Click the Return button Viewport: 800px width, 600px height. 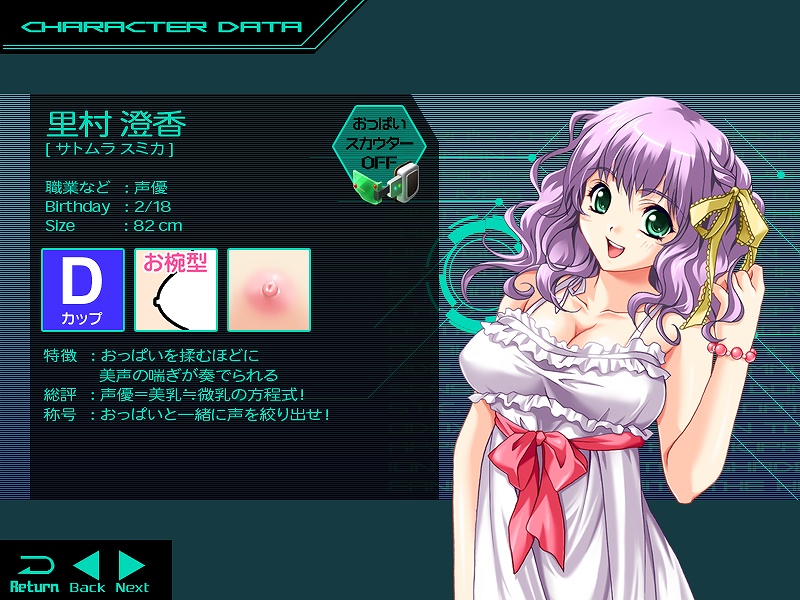(x=34, y=572)
